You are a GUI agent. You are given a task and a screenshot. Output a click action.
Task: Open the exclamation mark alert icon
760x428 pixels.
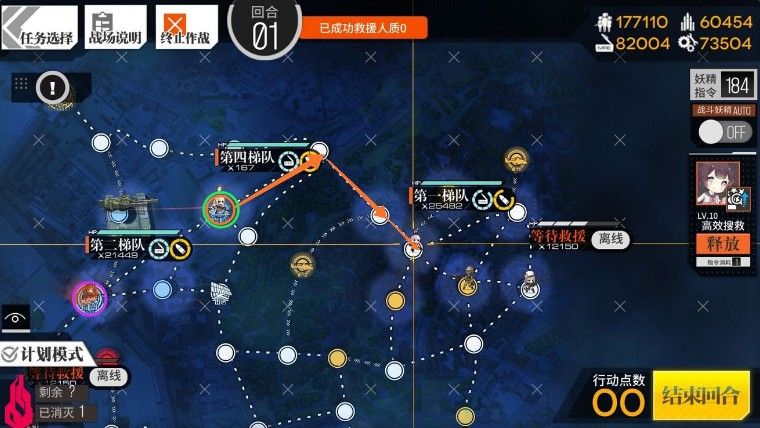(51, 88)
